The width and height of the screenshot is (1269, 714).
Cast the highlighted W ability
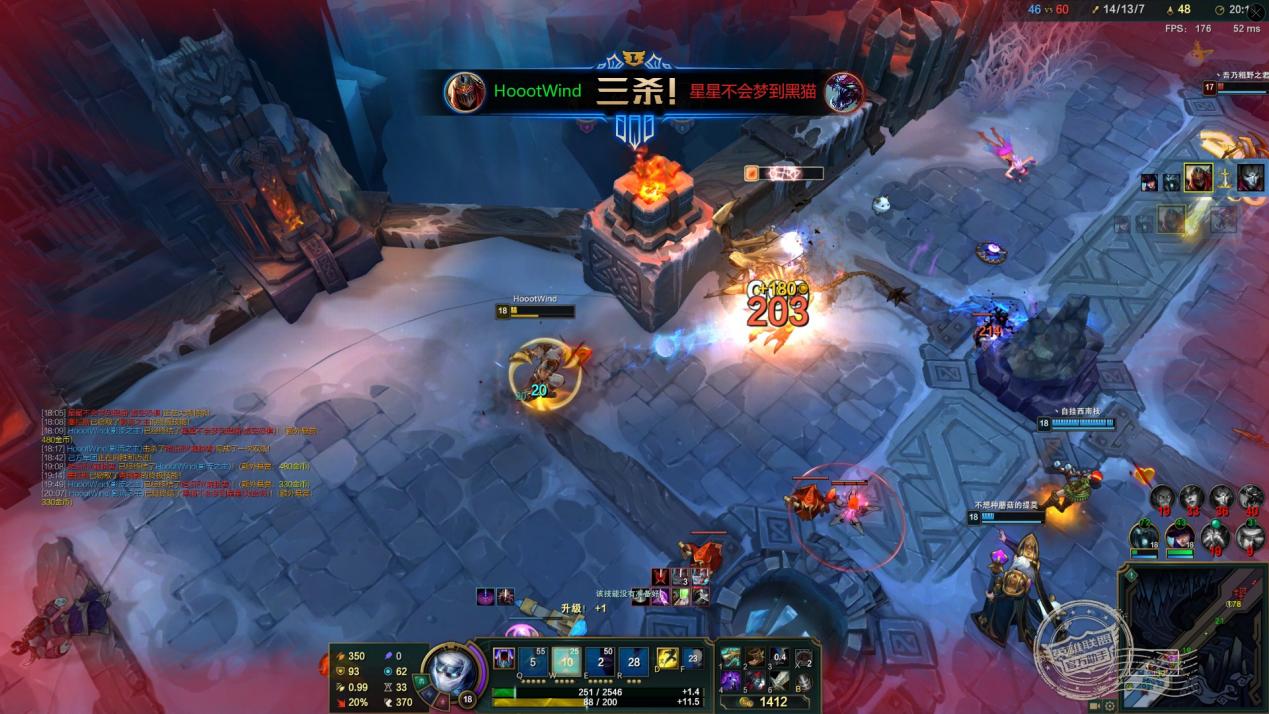click(566, 661)
